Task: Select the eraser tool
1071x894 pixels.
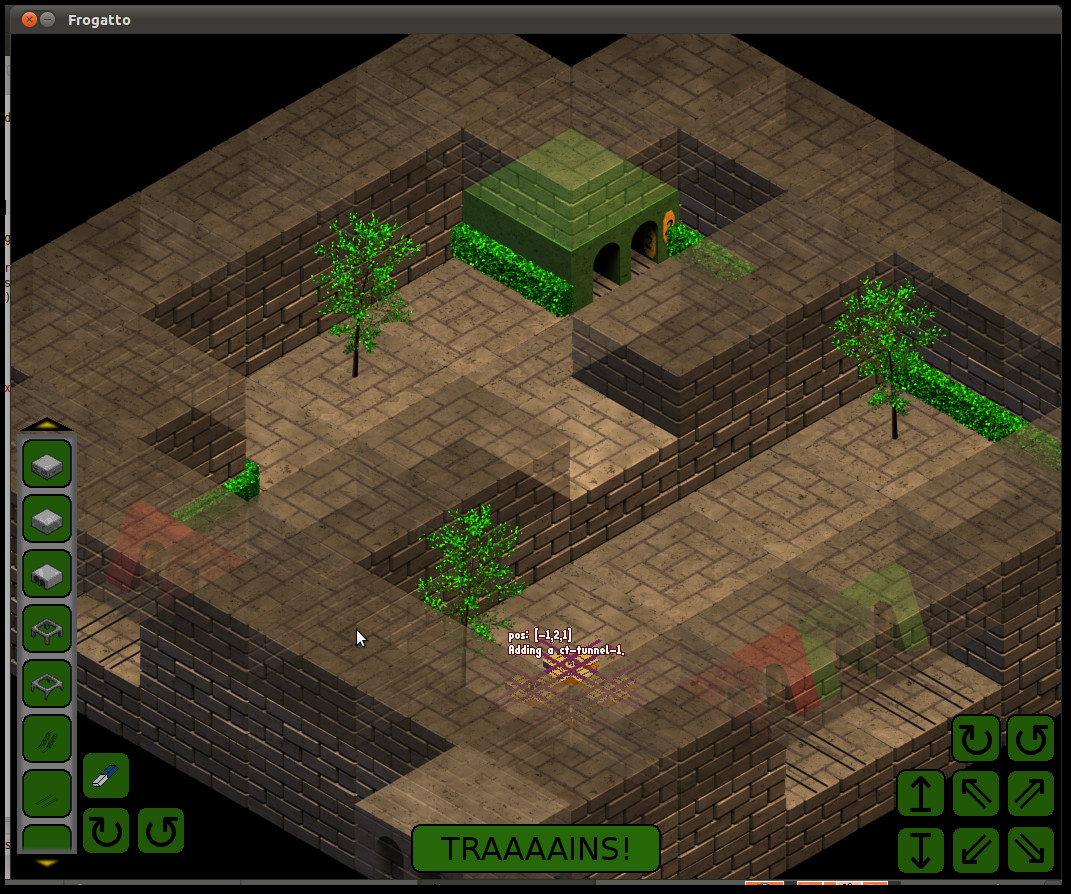Action: point(105,776)
